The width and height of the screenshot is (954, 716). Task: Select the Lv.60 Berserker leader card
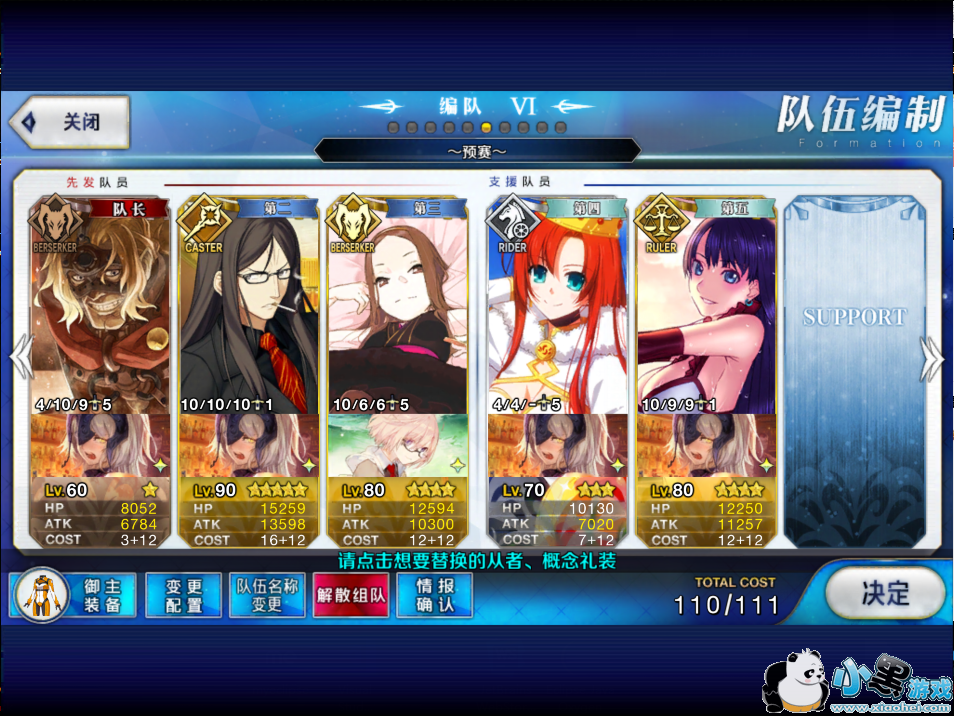click(x=100, y=310)
